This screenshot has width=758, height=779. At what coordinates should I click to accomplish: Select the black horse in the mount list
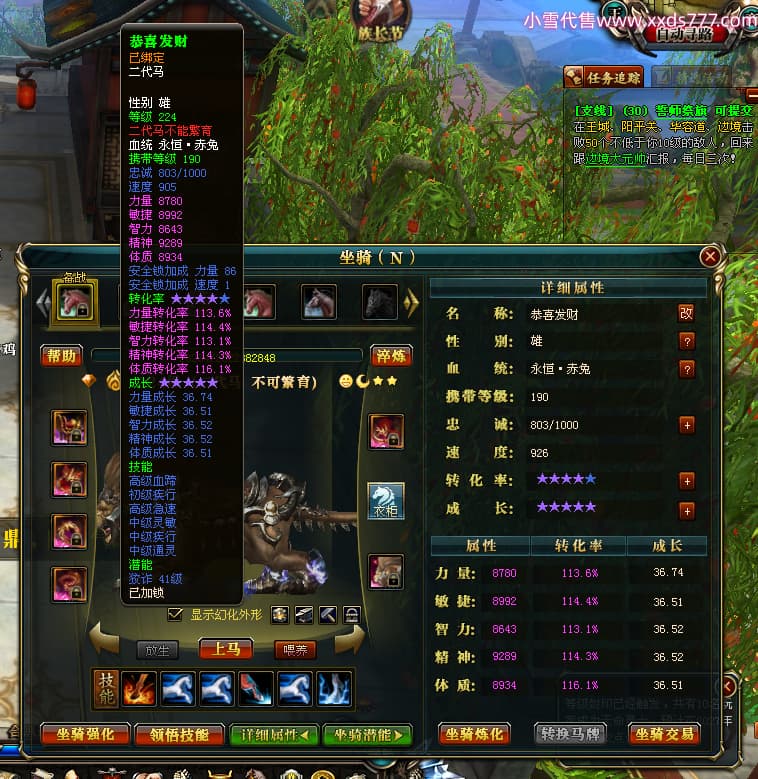379,300
